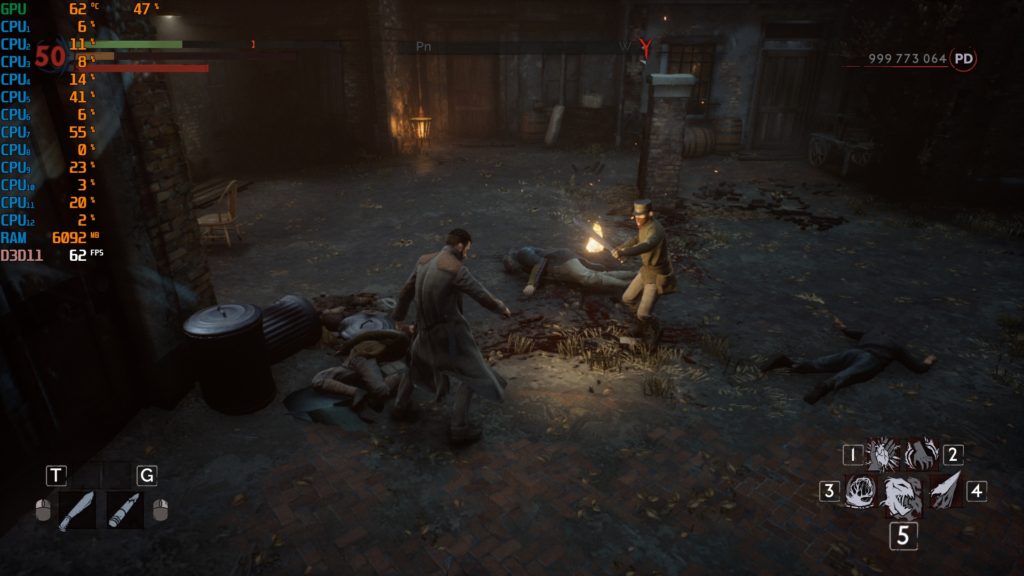Activate the fanged beast ultimate ability
1024x576 pixels.
coord(902,495)
